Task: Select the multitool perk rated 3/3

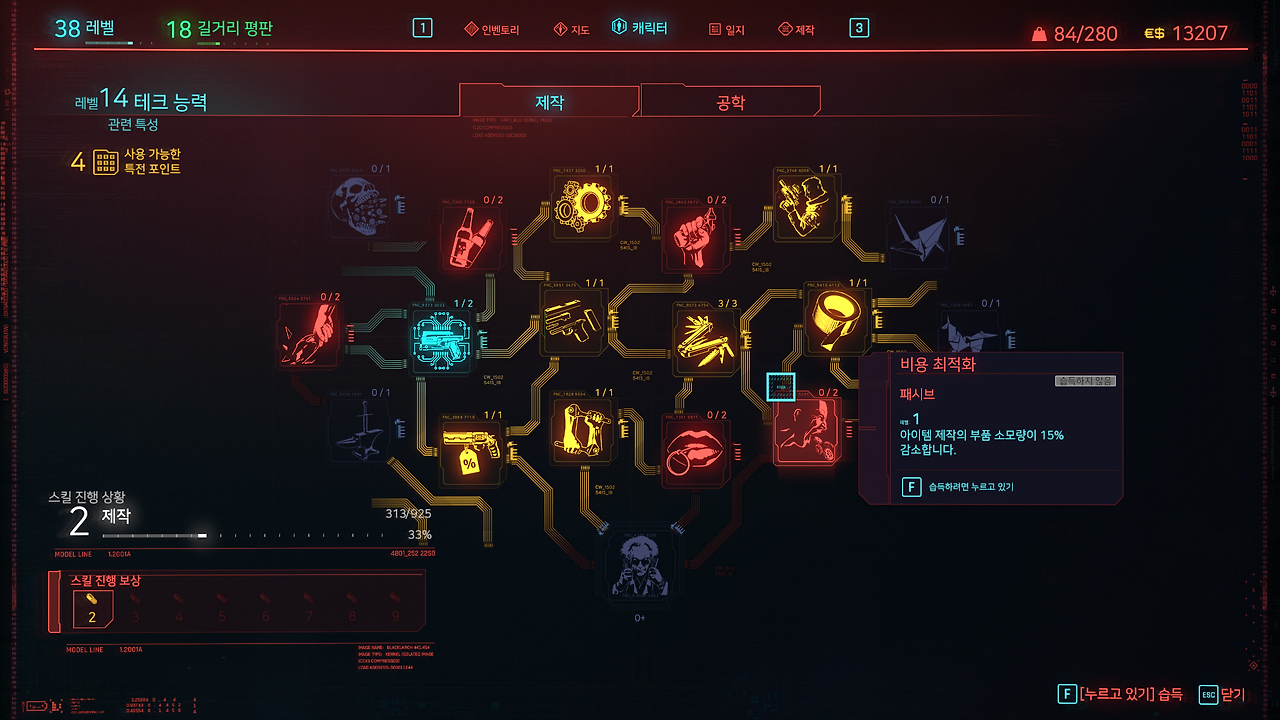Action: pos(706,337)
